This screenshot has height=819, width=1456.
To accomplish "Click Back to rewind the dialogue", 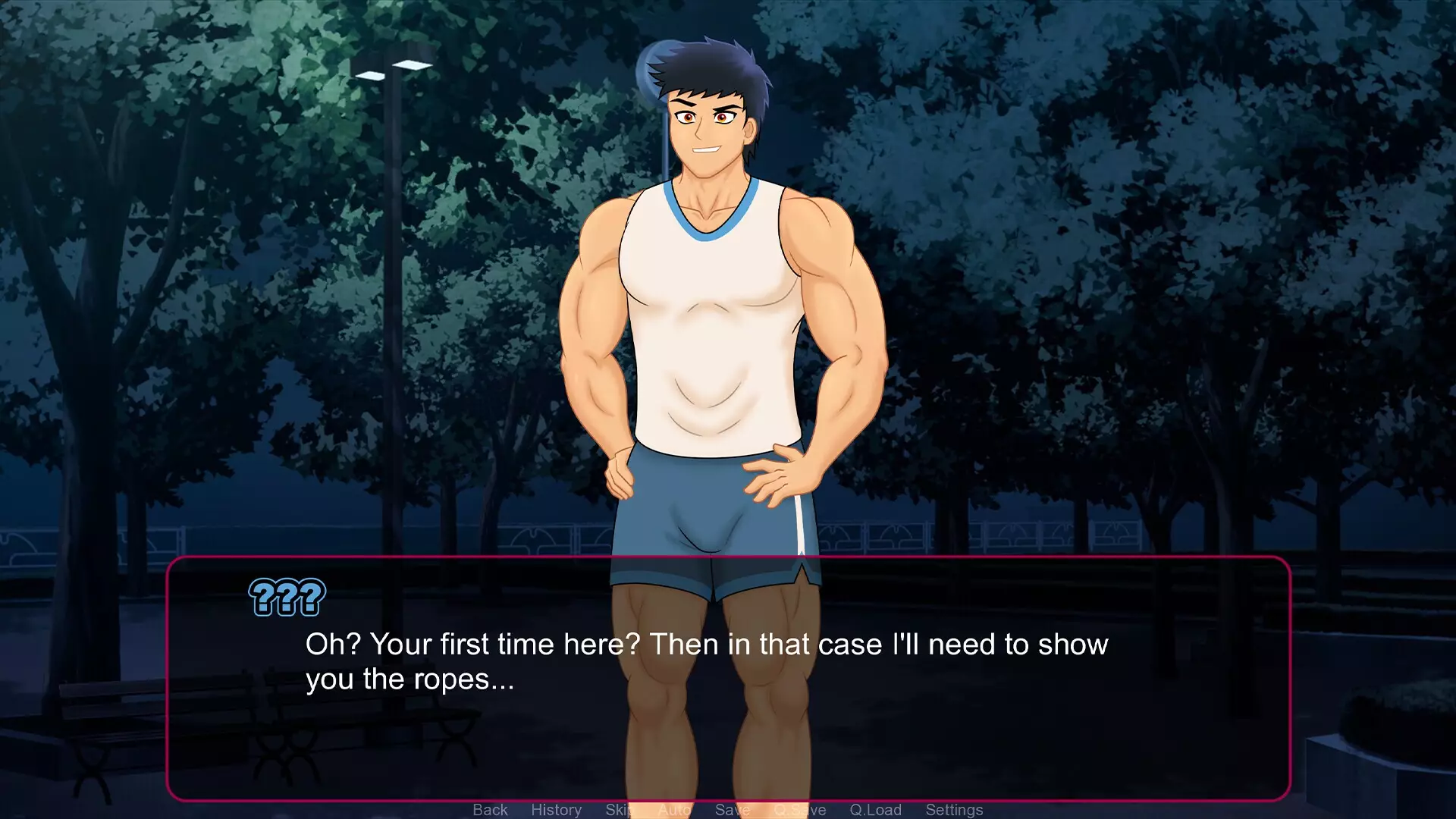I will click(x=491, y=809).
